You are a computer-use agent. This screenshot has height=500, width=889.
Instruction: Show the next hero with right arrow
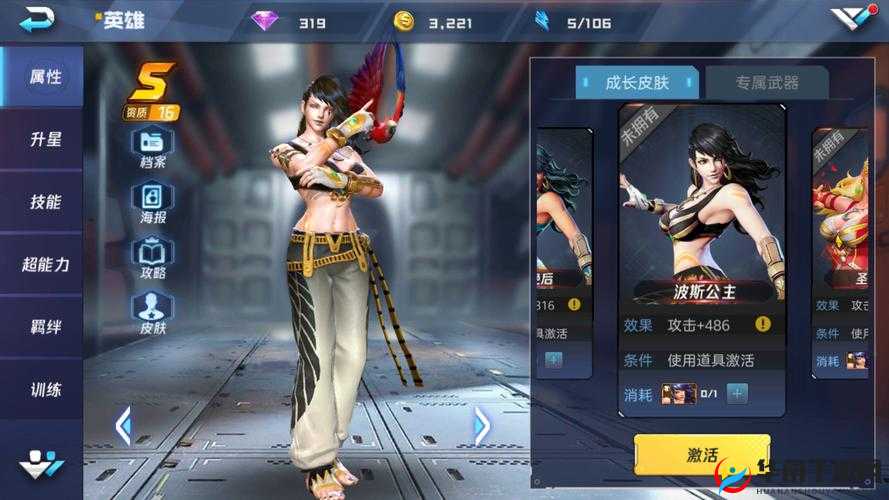[x=481, y=426]
